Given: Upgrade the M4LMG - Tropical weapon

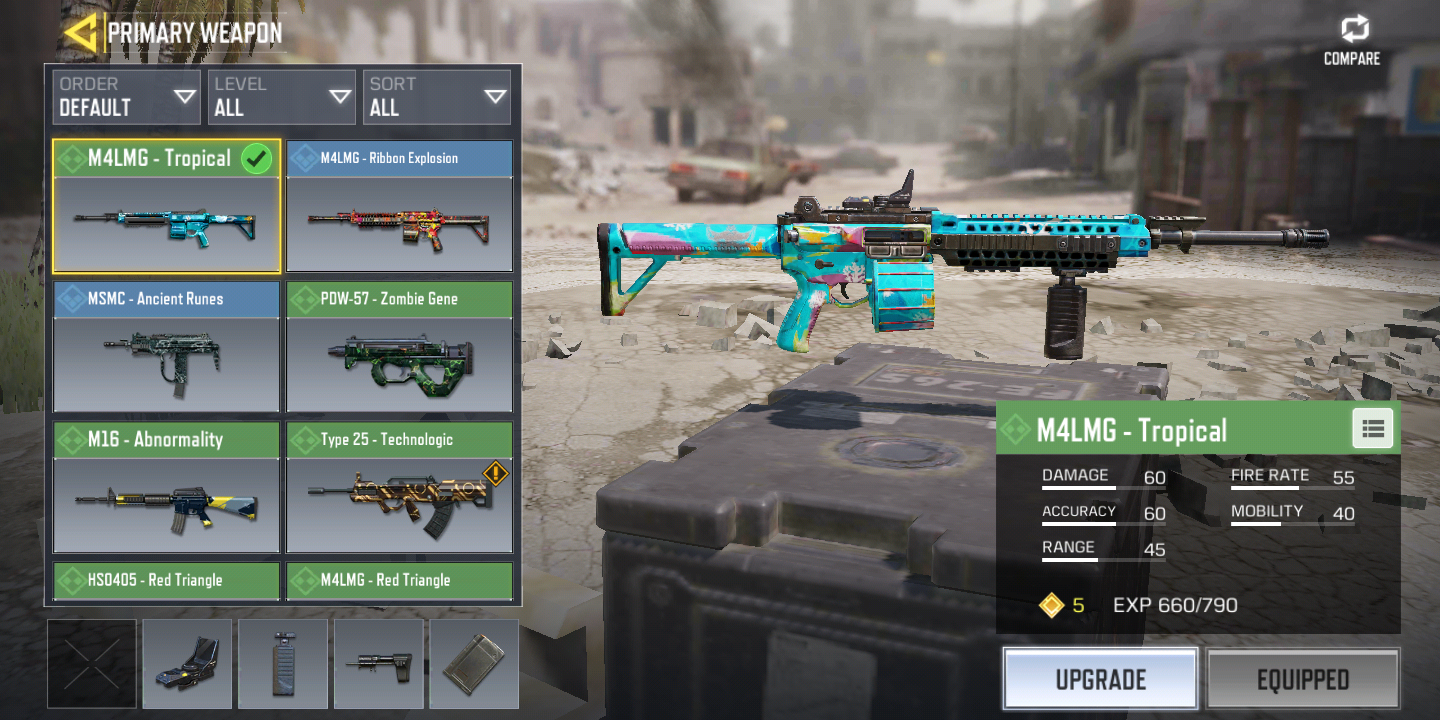Looking at the screenshot, I should tap(1100, 680).
